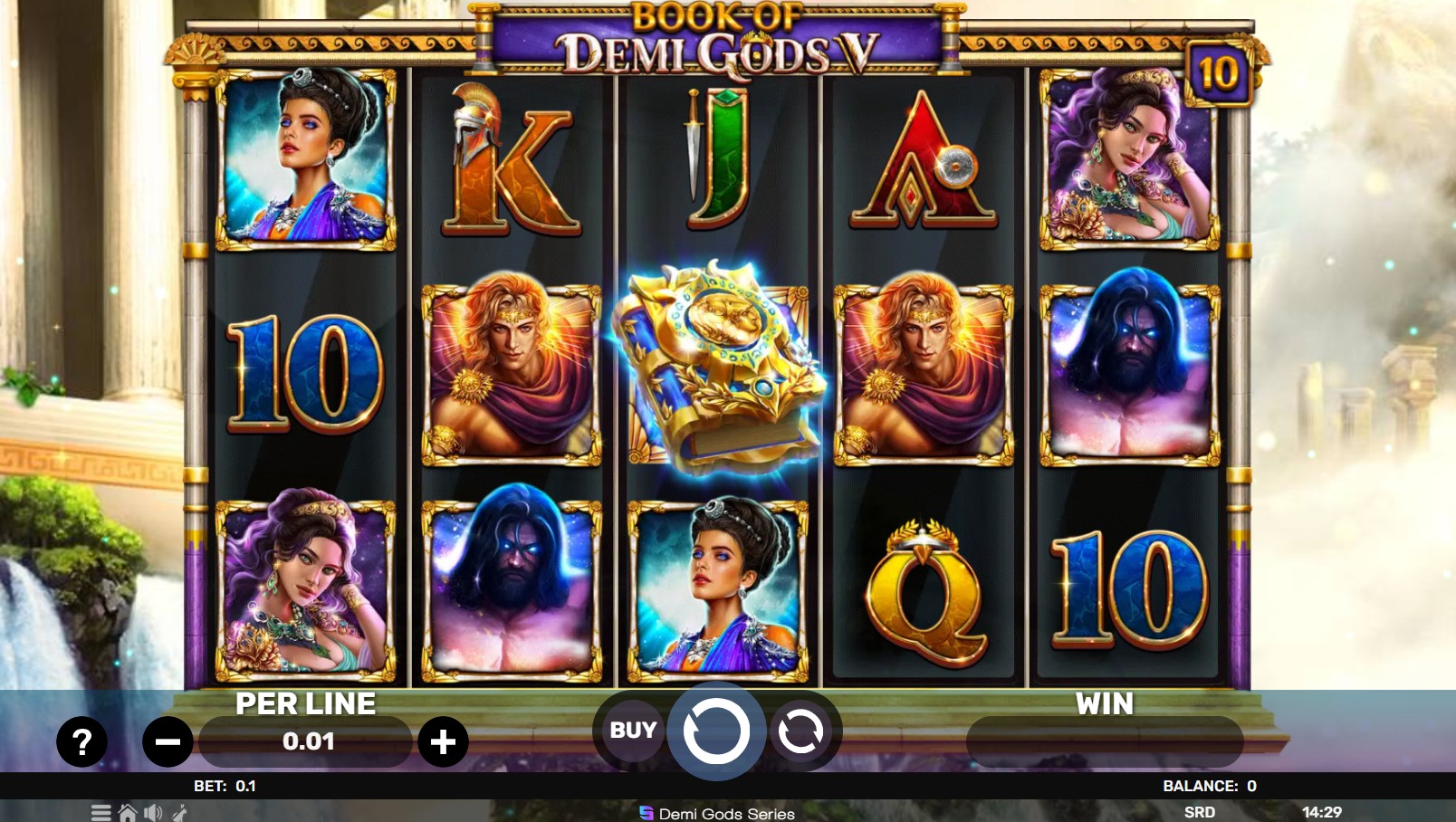Screen dimensions: 1456x822
Task: Enable turbo spin with the rabbit icon
Action: (x=179, y=812)
